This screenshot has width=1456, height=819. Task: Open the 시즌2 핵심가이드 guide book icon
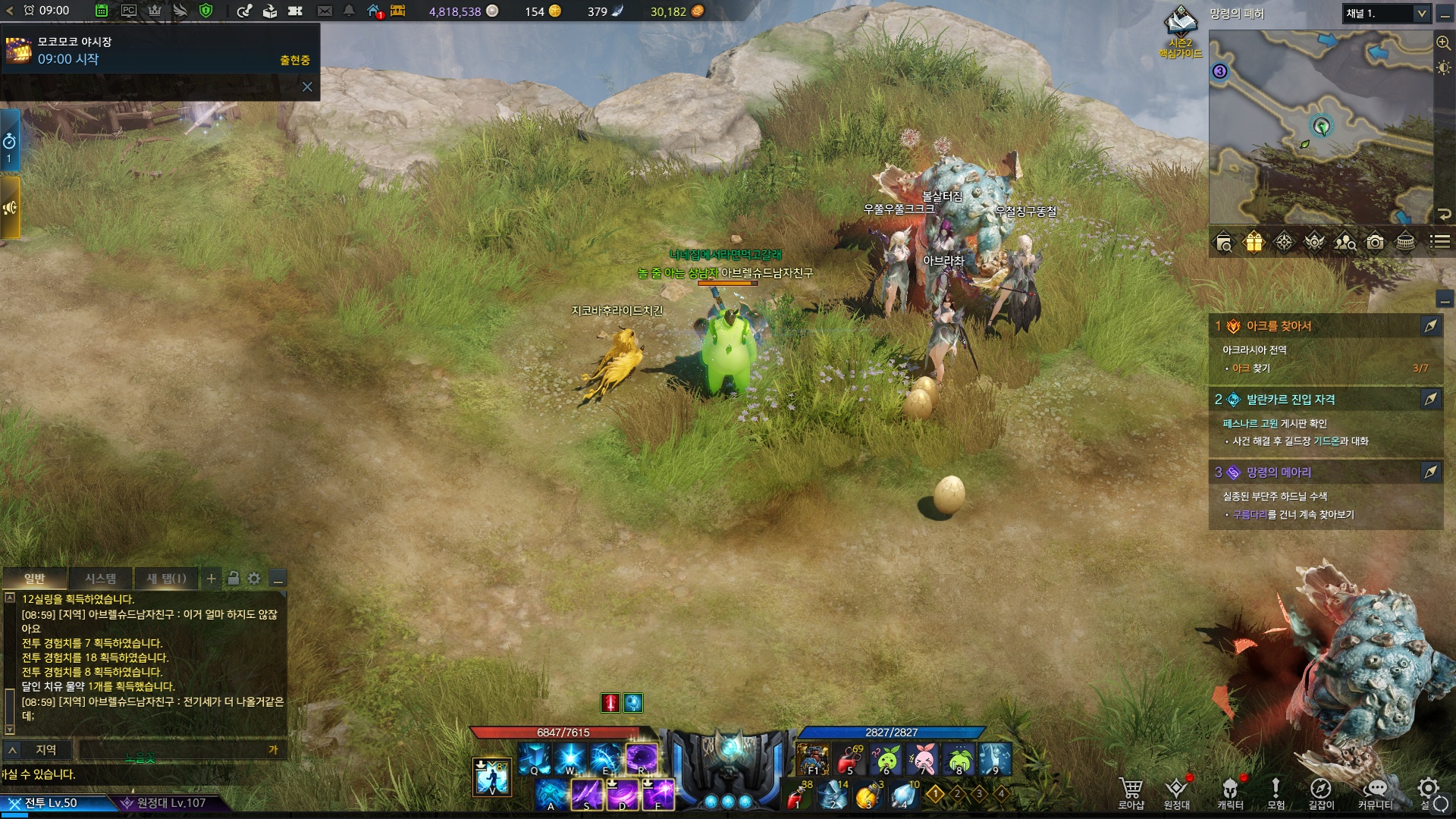coord(1180,30)
